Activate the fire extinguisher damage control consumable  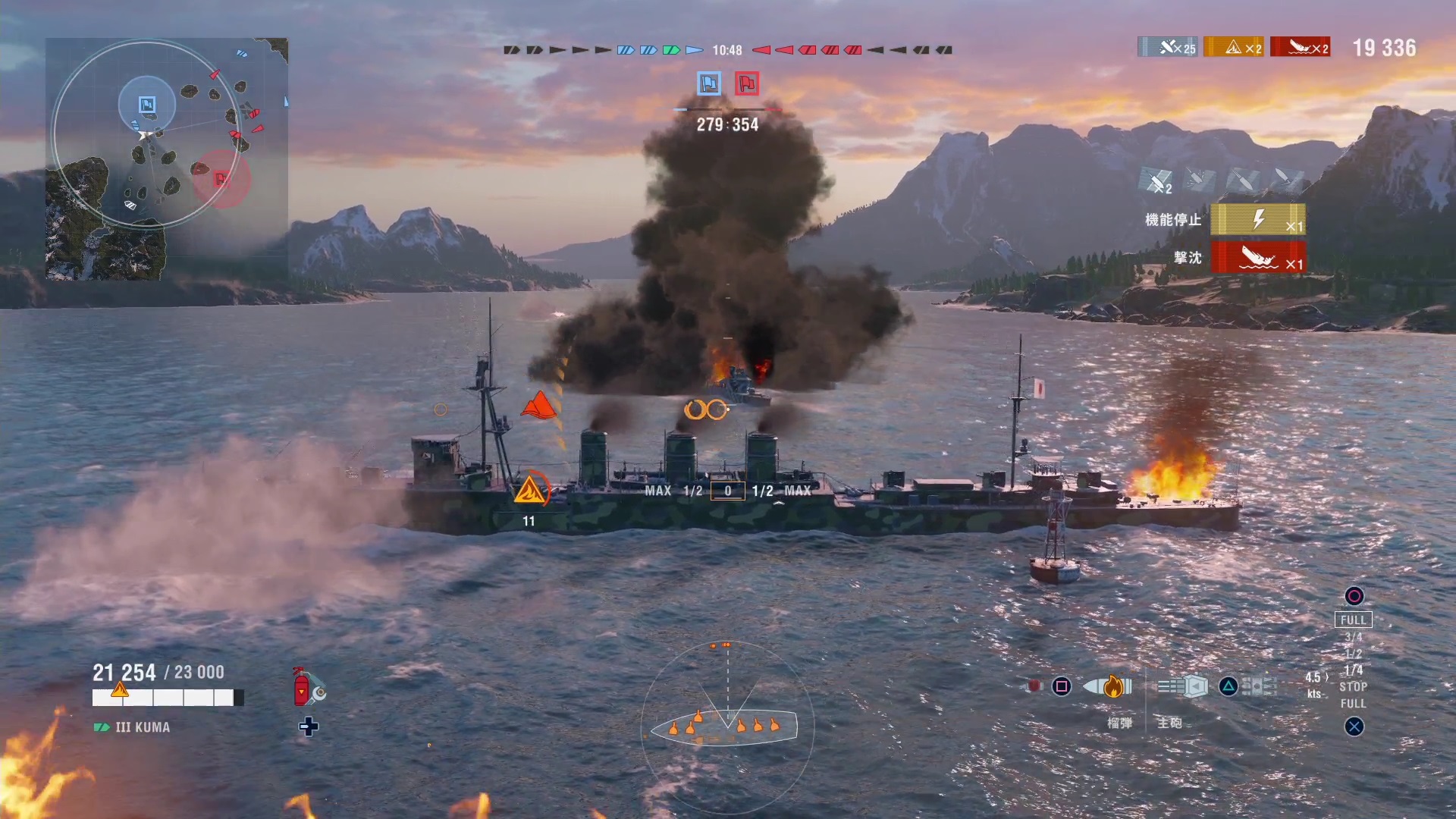[302, 687]
